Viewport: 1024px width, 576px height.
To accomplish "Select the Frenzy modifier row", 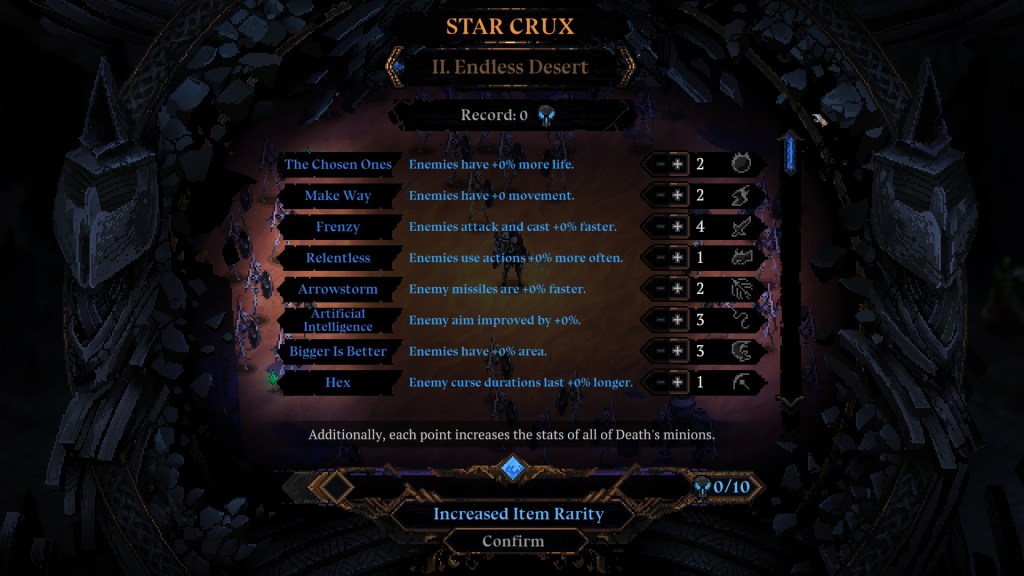I will click(337, 227).
